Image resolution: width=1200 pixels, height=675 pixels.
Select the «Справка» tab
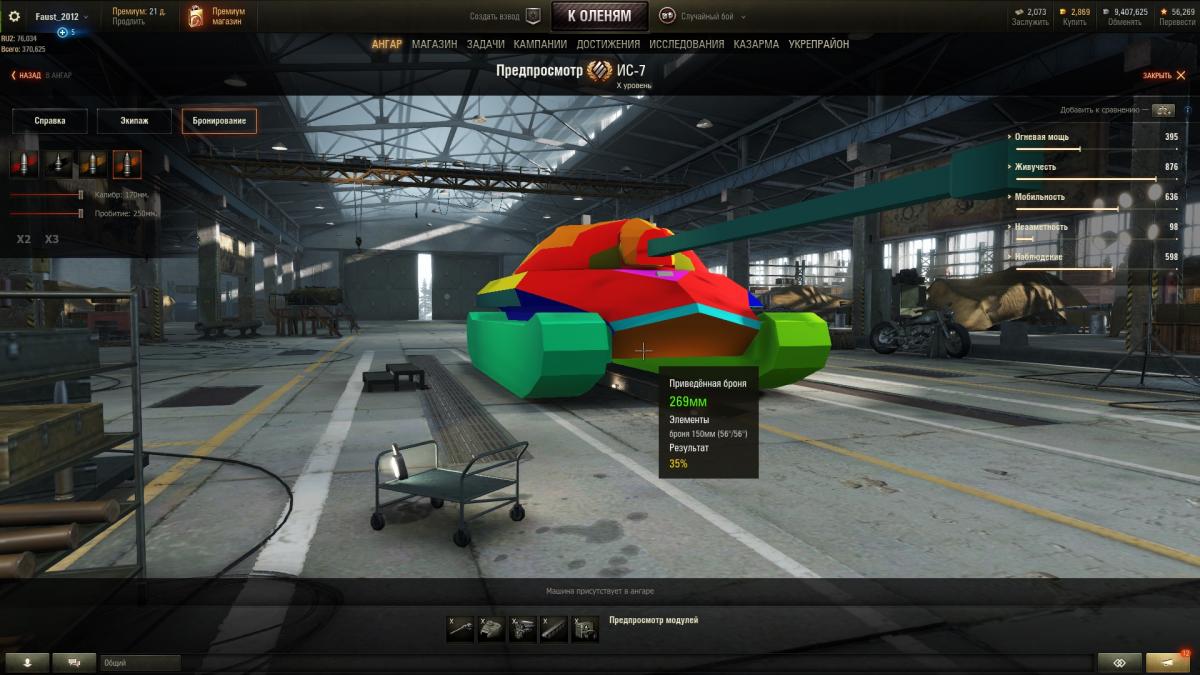(50, 121)
